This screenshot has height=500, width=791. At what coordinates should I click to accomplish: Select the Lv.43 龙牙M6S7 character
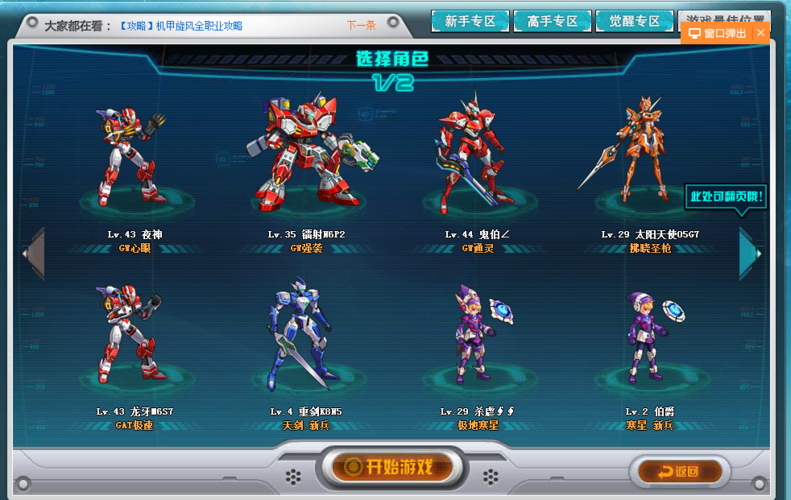point(131,335)
